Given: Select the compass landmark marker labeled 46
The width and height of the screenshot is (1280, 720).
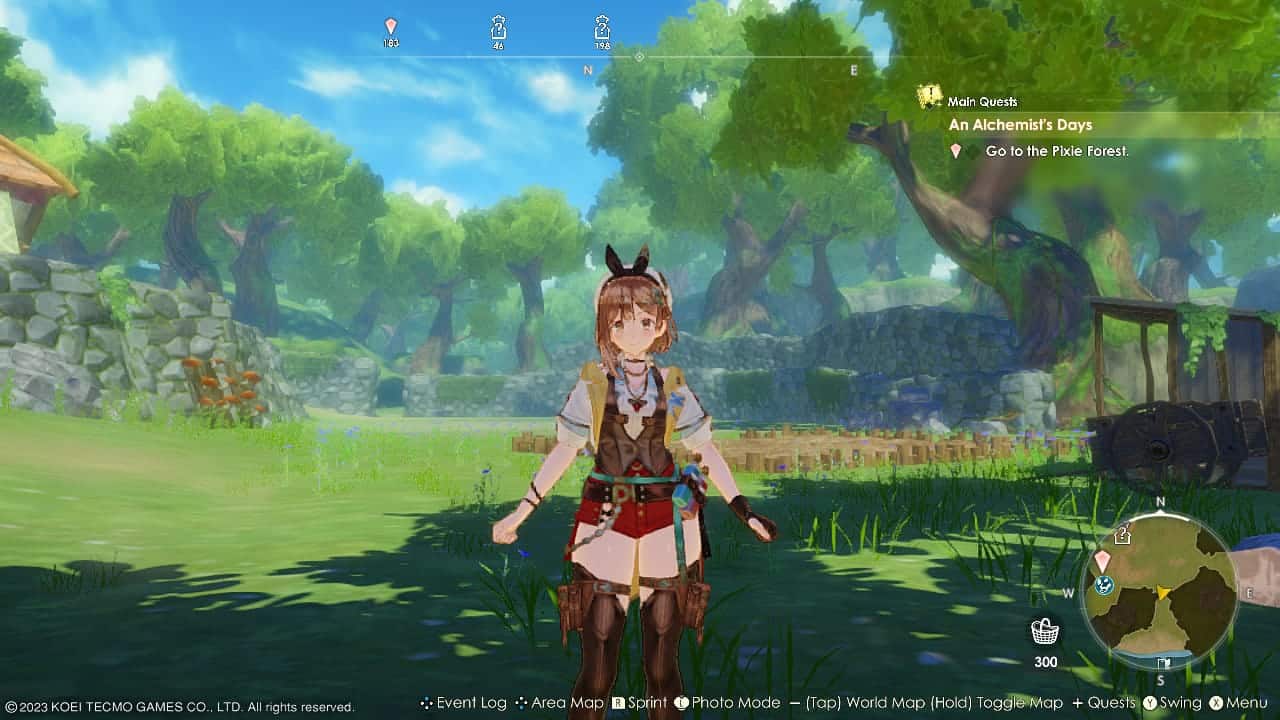Looking at the screenshot, I should (x=498, y=27).
